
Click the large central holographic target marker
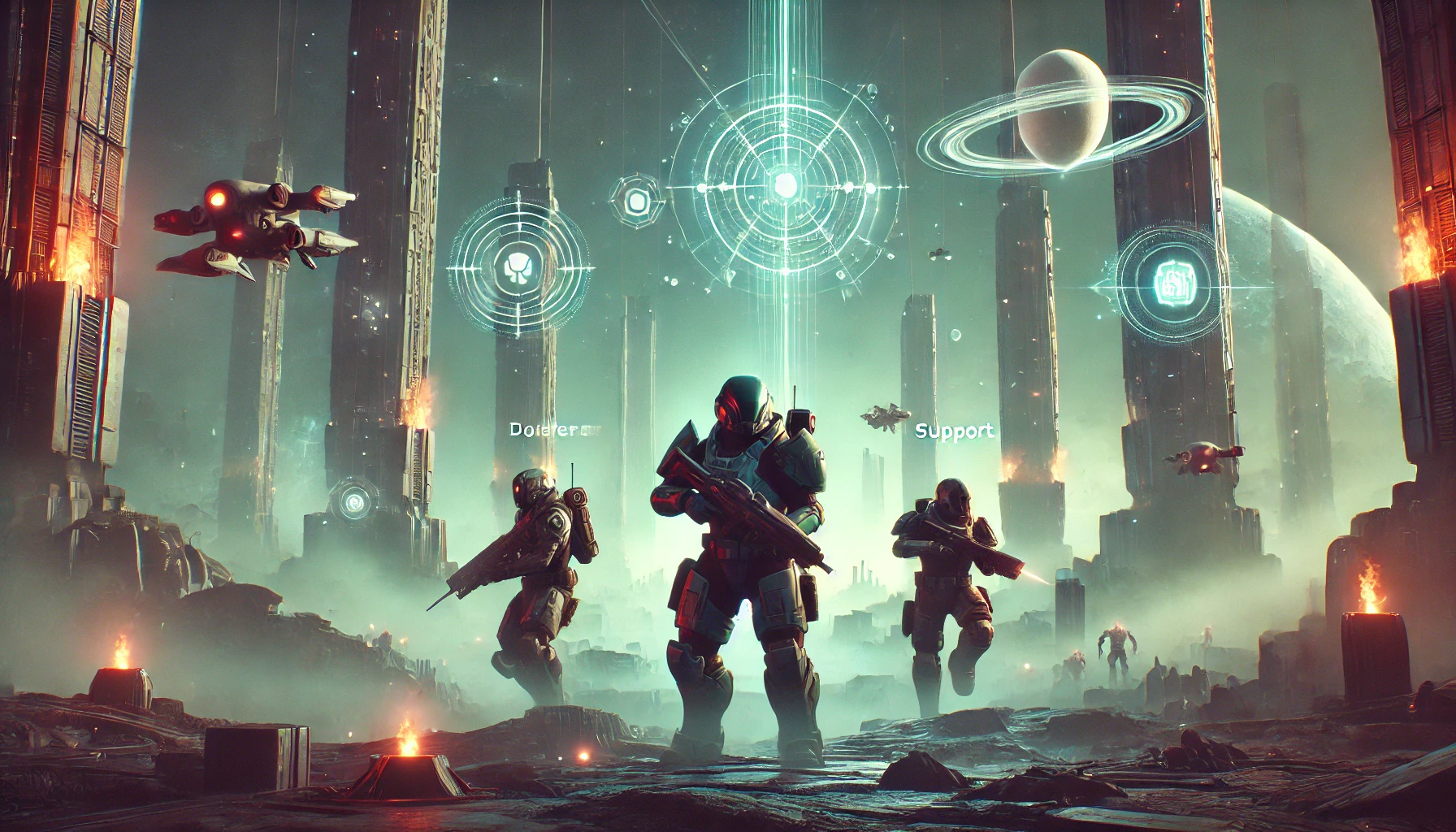tap(785, 185)
